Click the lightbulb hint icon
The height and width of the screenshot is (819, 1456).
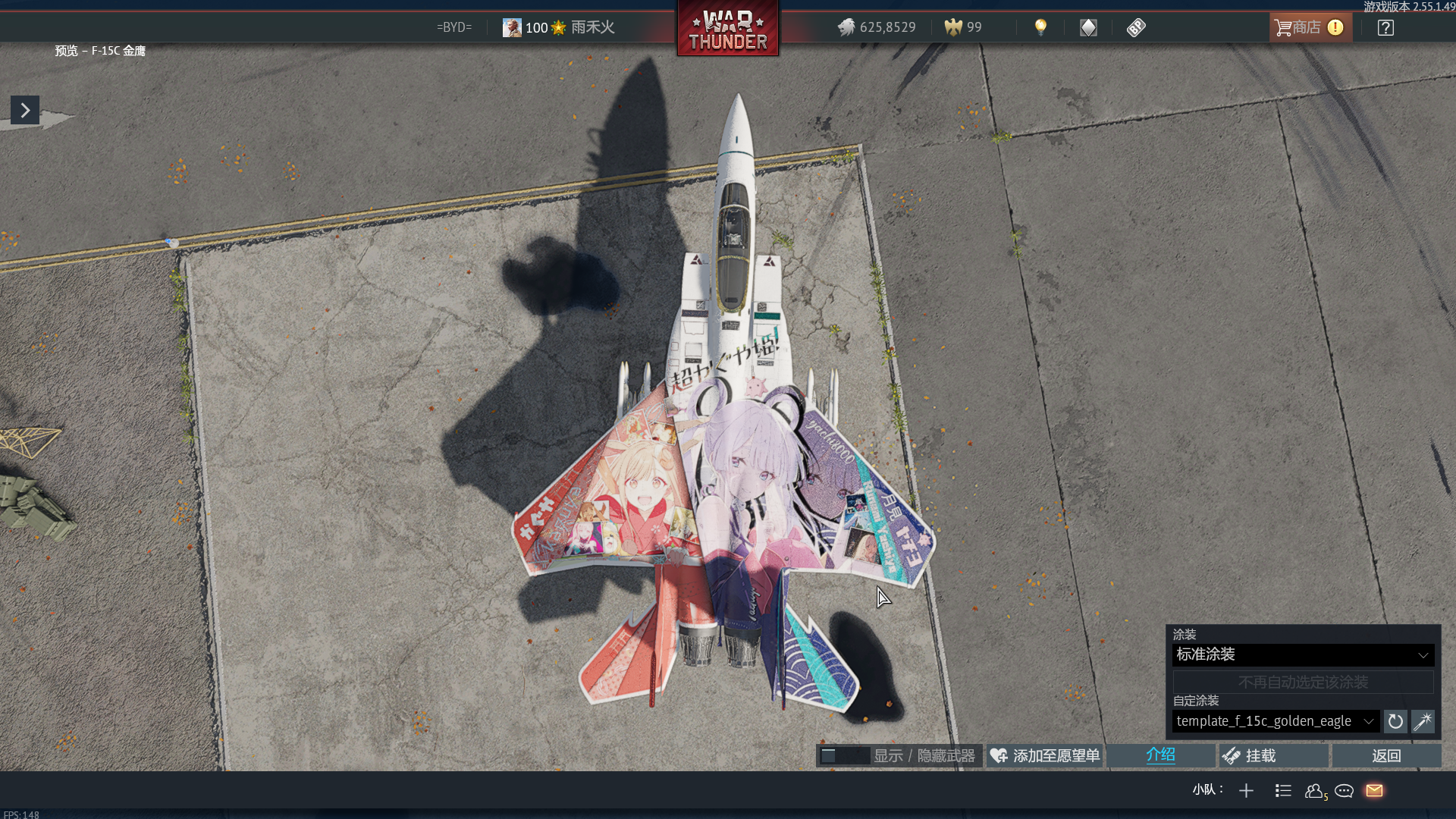tap(1040, 28)
